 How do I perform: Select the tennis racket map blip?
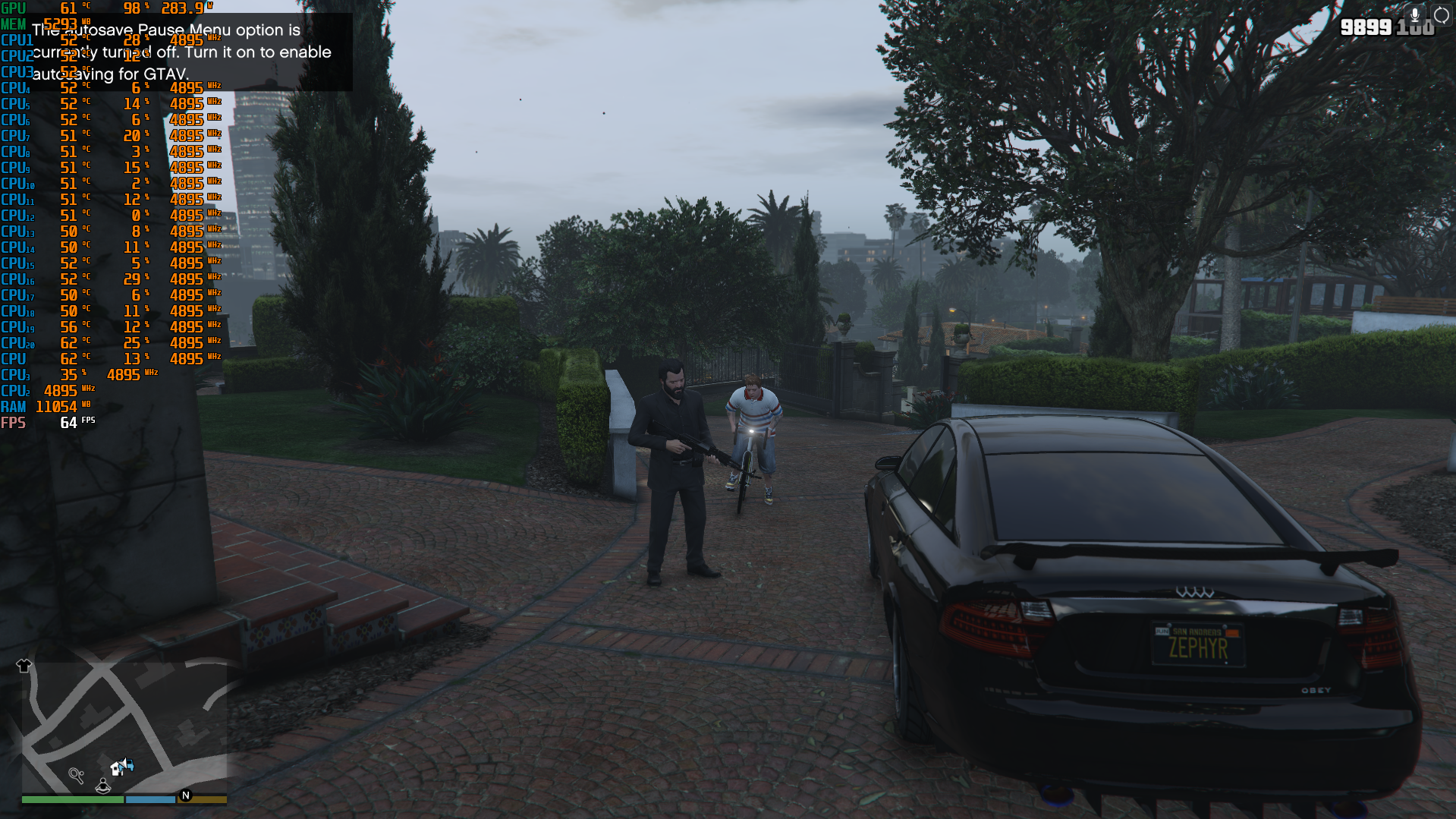[x=76, y=775]
